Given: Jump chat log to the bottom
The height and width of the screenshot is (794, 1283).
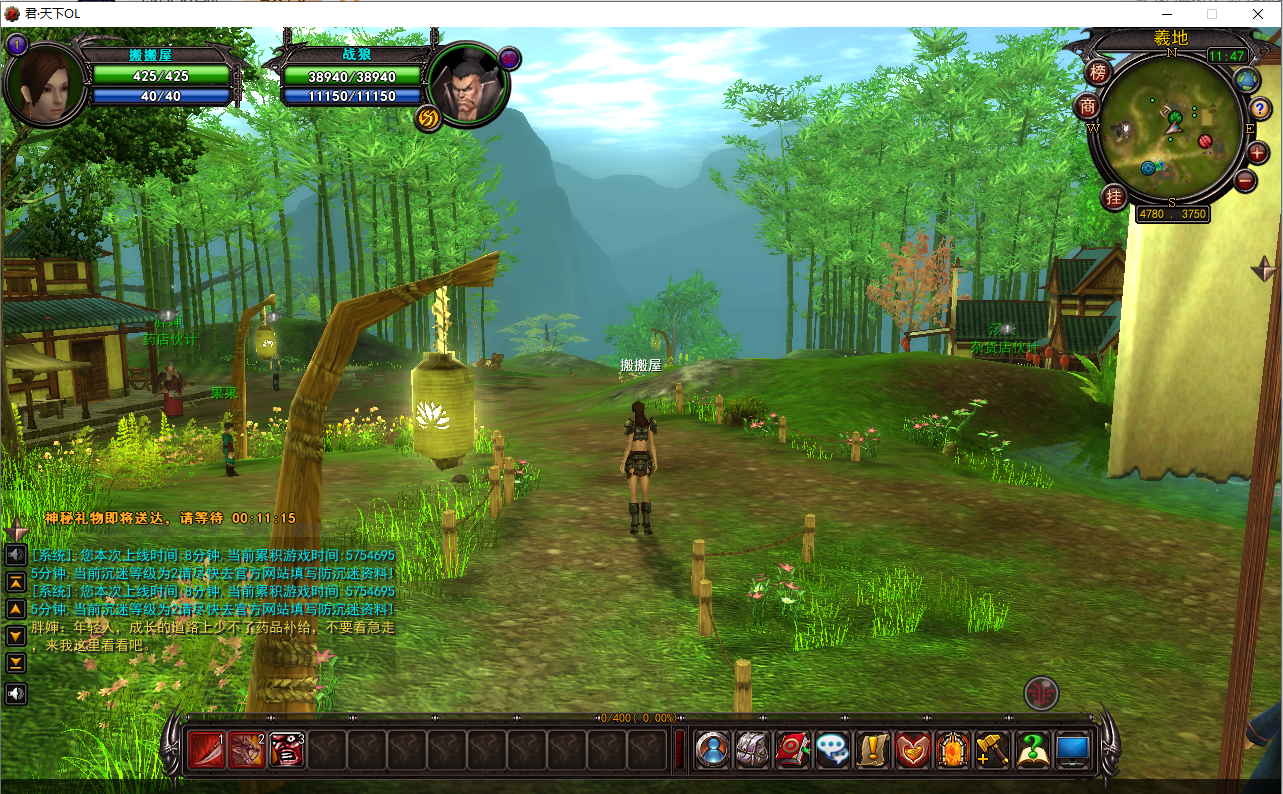Looking at the screenshot, I should pos(16,663).
